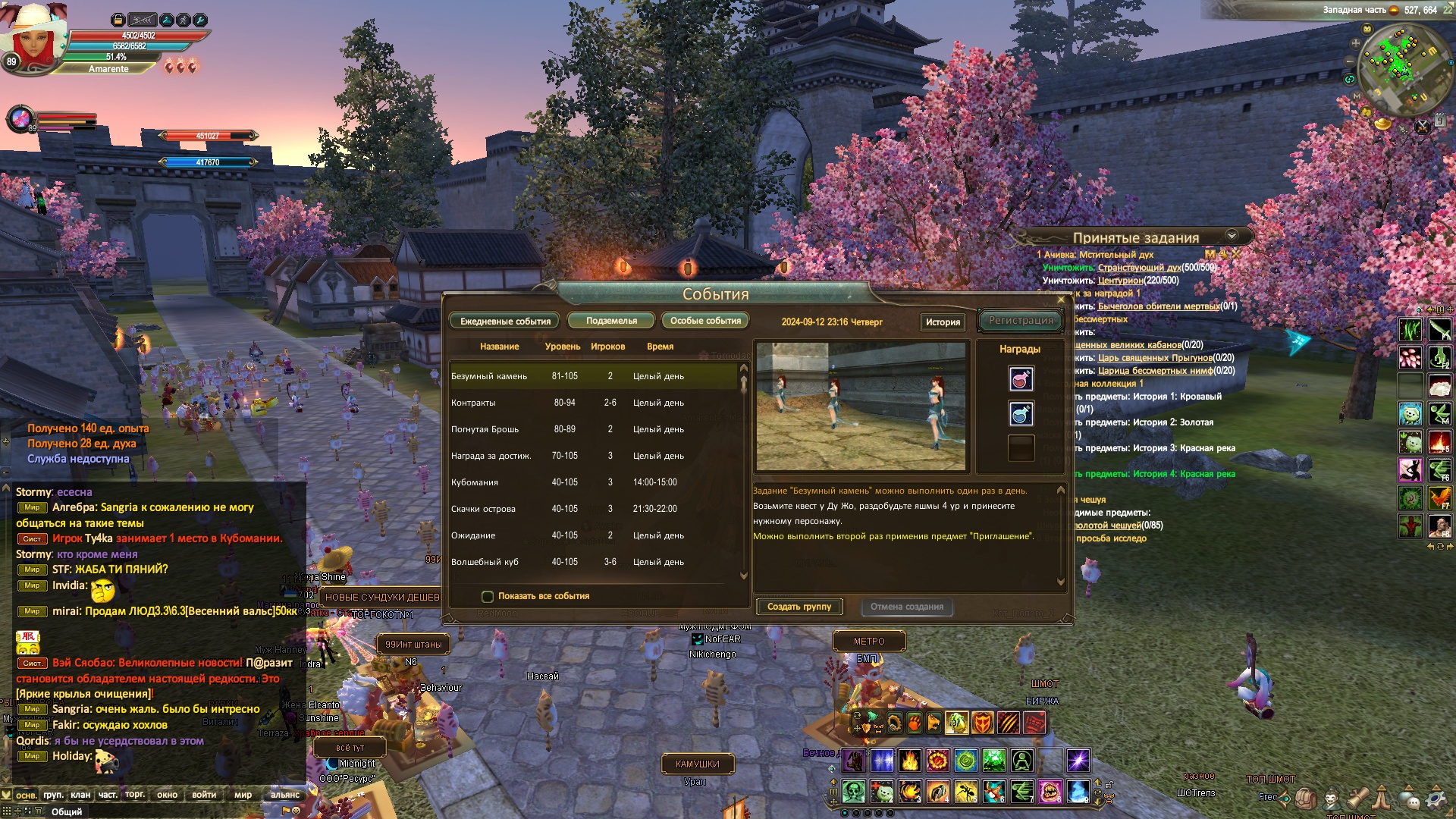1456x819 pixels.
Task: Click the Amarente character portrait
Action: click(x=33, y=34)
